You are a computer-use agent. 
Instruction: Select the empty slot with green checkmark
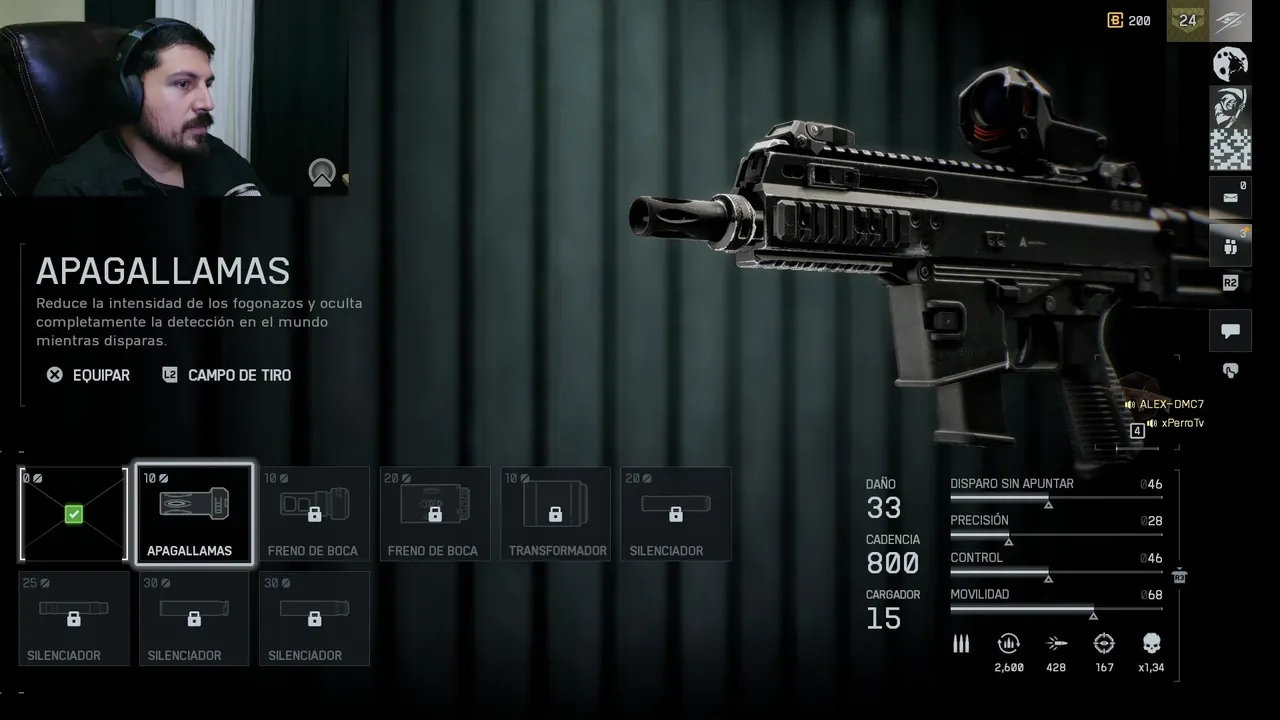point(74,514)
